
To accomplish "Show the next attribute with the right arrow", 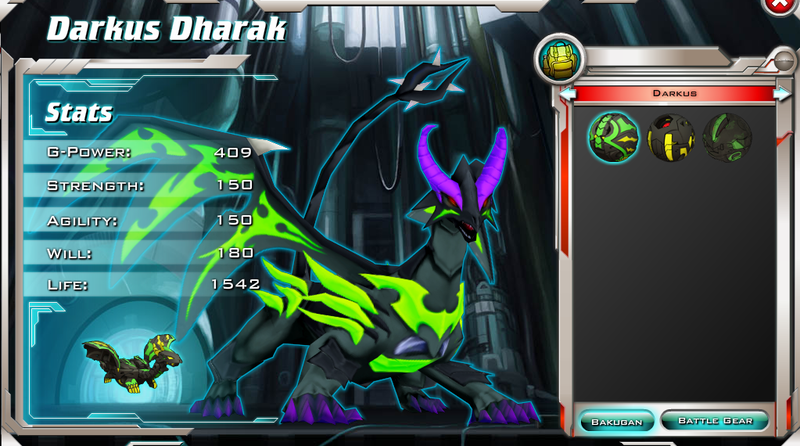I will pyautogui.click(x=783, y=93).
